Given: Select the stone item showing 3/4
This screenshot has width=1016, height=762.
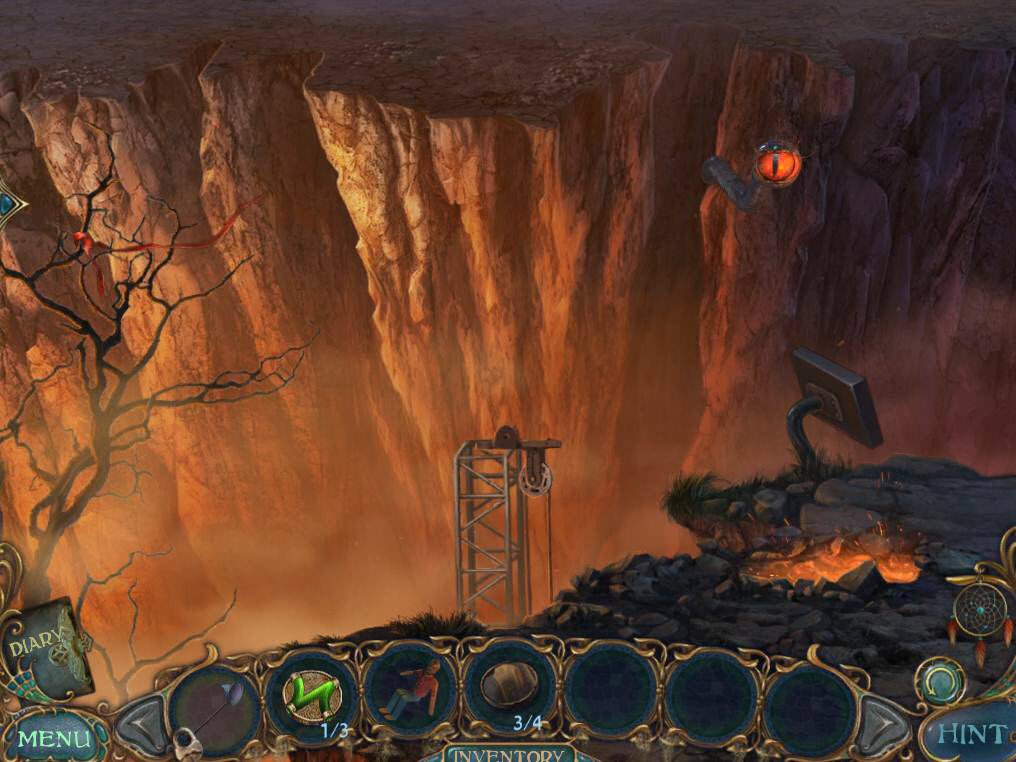Looking at the screenshot, I should (x=511, y=688).
